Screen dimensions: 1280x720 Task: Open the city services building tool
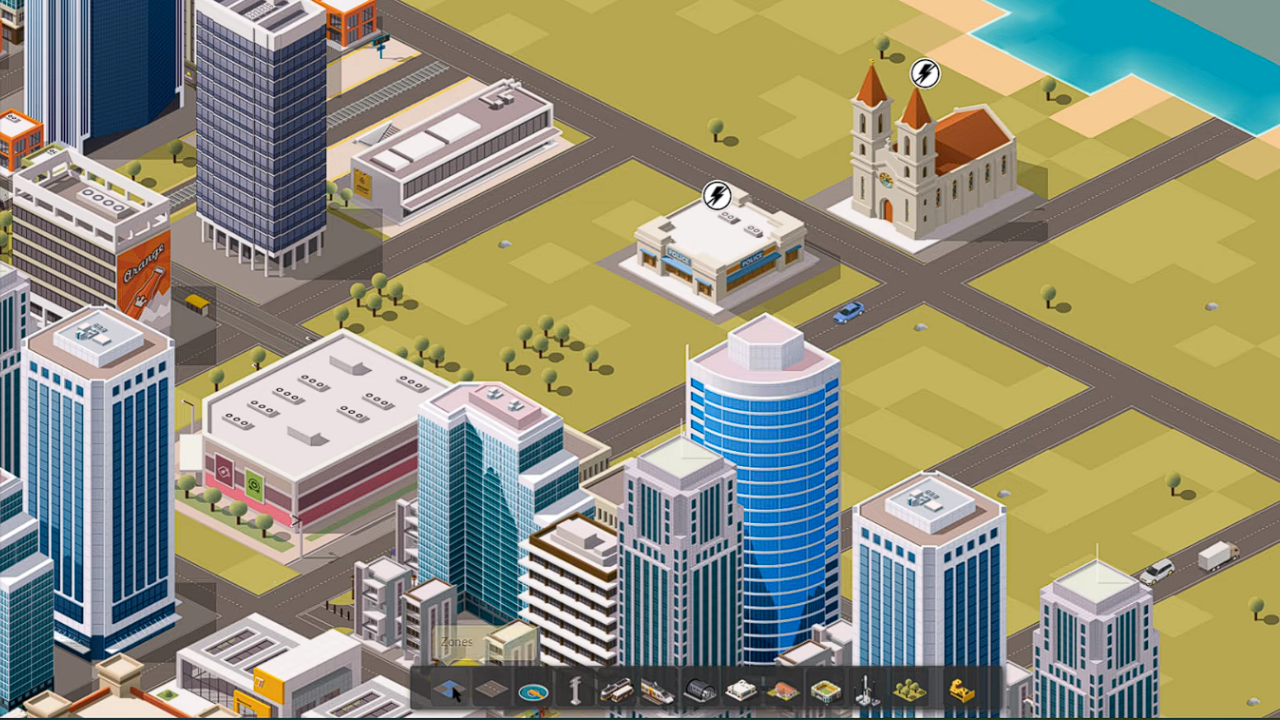pyautogui.click(x=742, y=690)
